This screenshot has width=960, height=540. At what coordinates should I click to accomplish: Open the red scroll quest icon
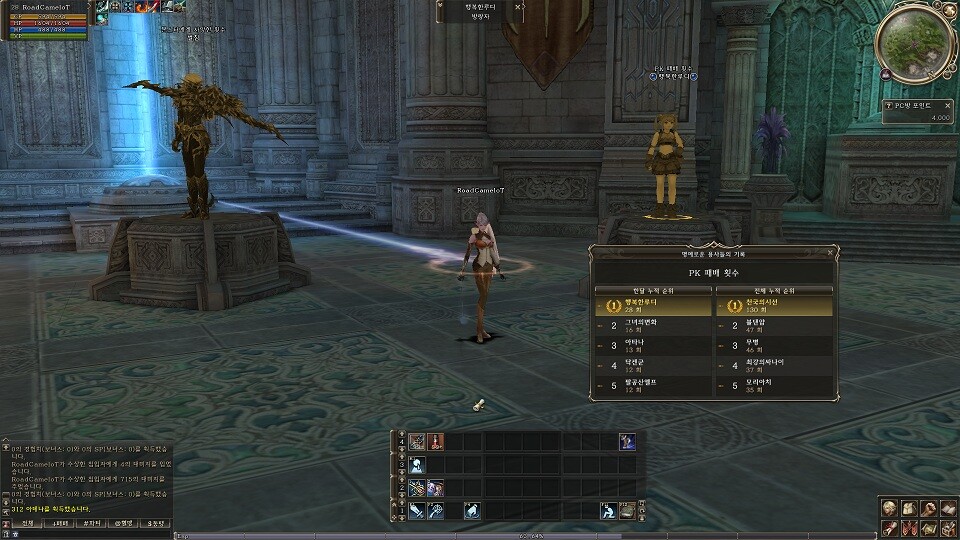point(889,528)
